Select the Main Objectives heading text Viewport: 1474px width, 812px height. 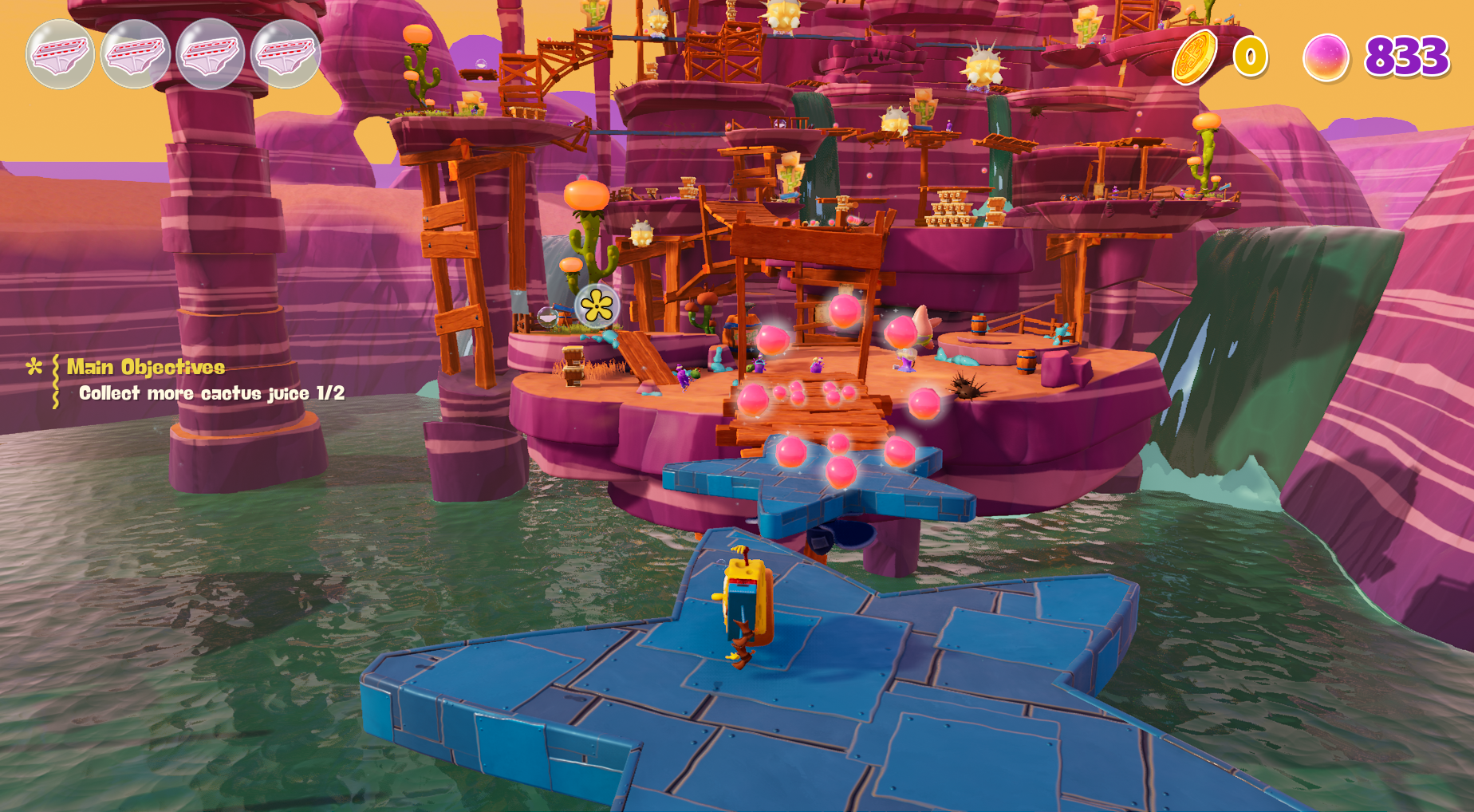pyautogui.click(x=144, y=368)
